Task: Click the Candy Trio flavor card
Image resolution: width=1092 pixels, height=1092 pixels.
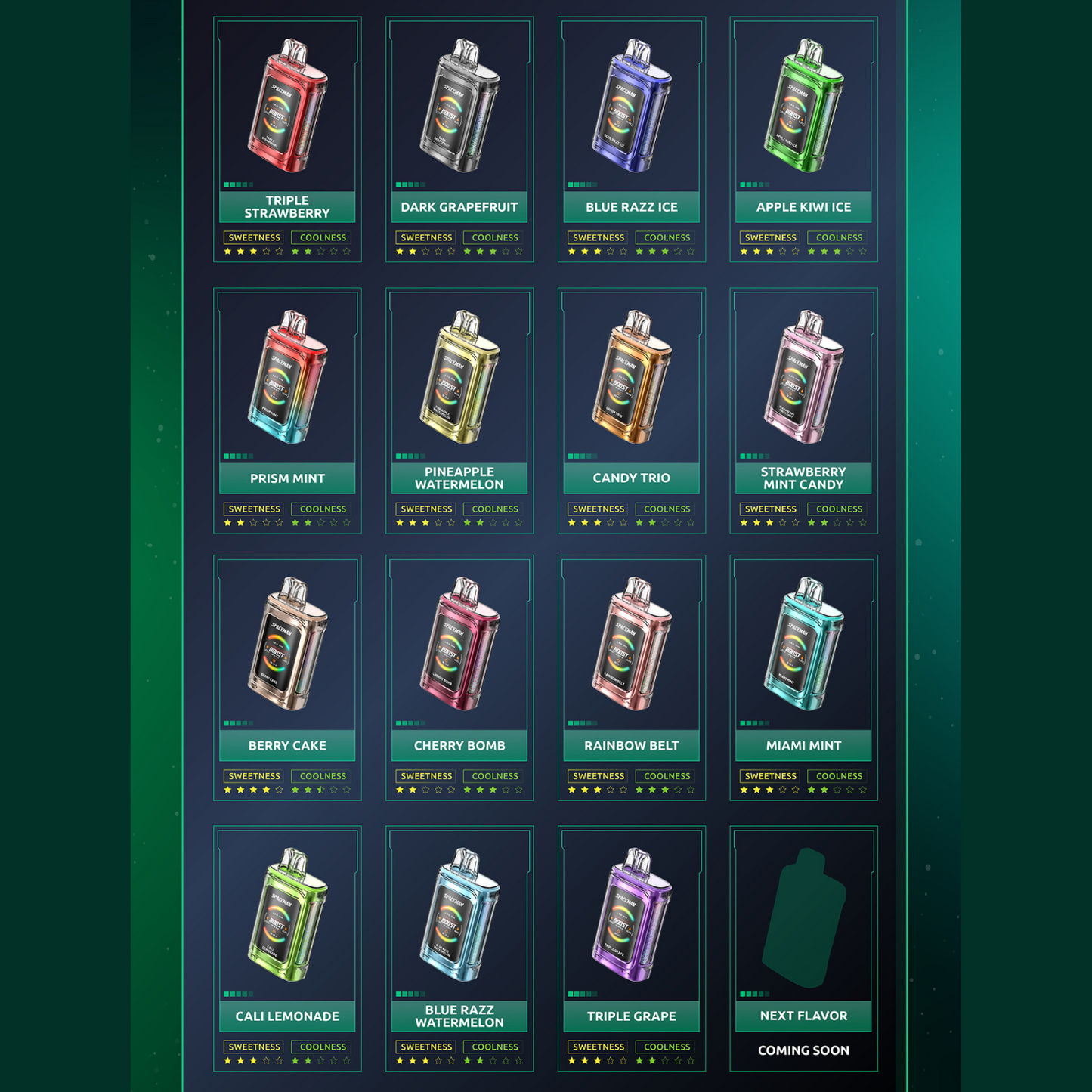Action: pos(632,410)
